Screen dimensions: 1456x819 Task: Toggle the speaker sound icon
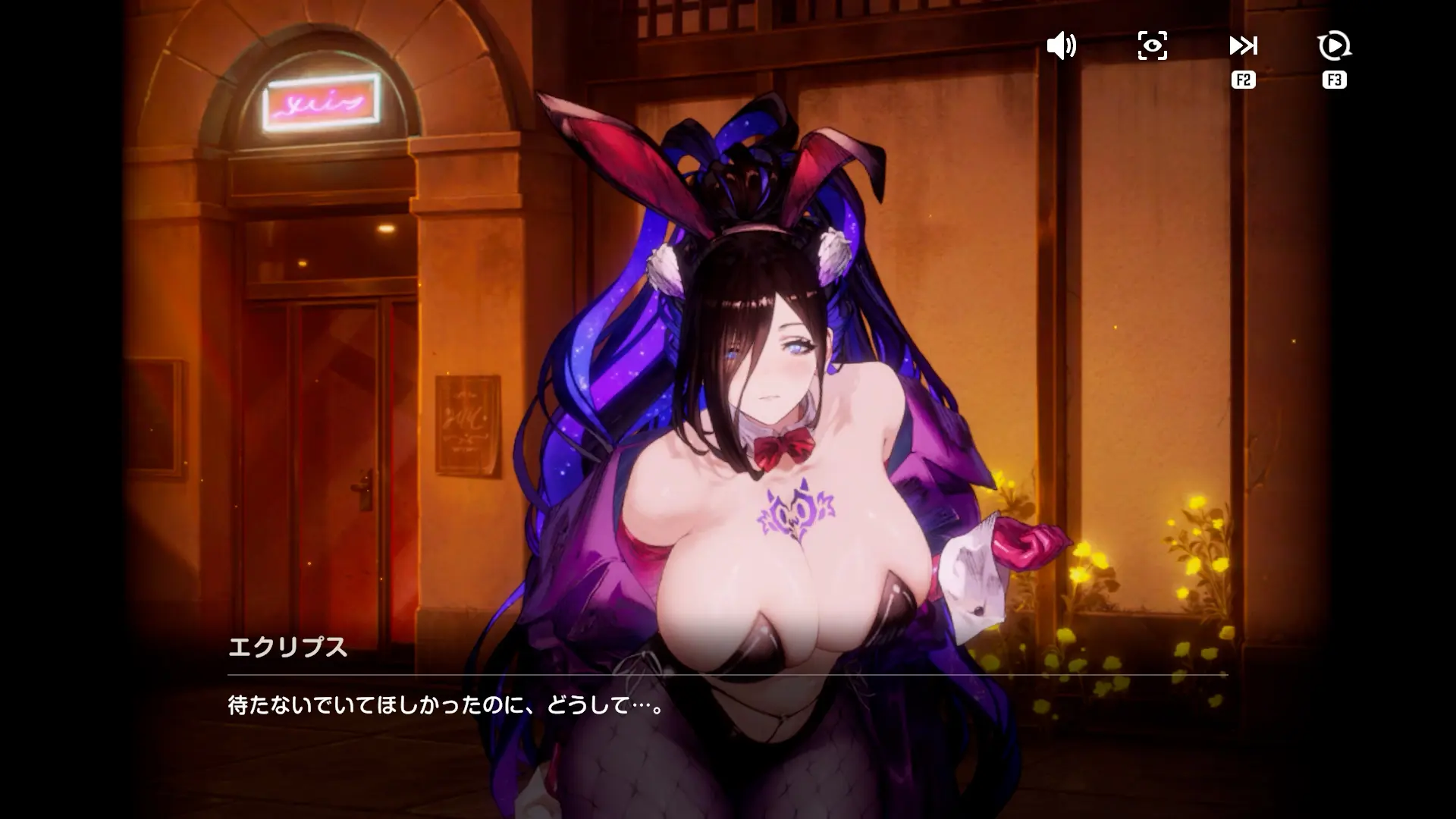pyautogui.click(x=1061, y=46)
